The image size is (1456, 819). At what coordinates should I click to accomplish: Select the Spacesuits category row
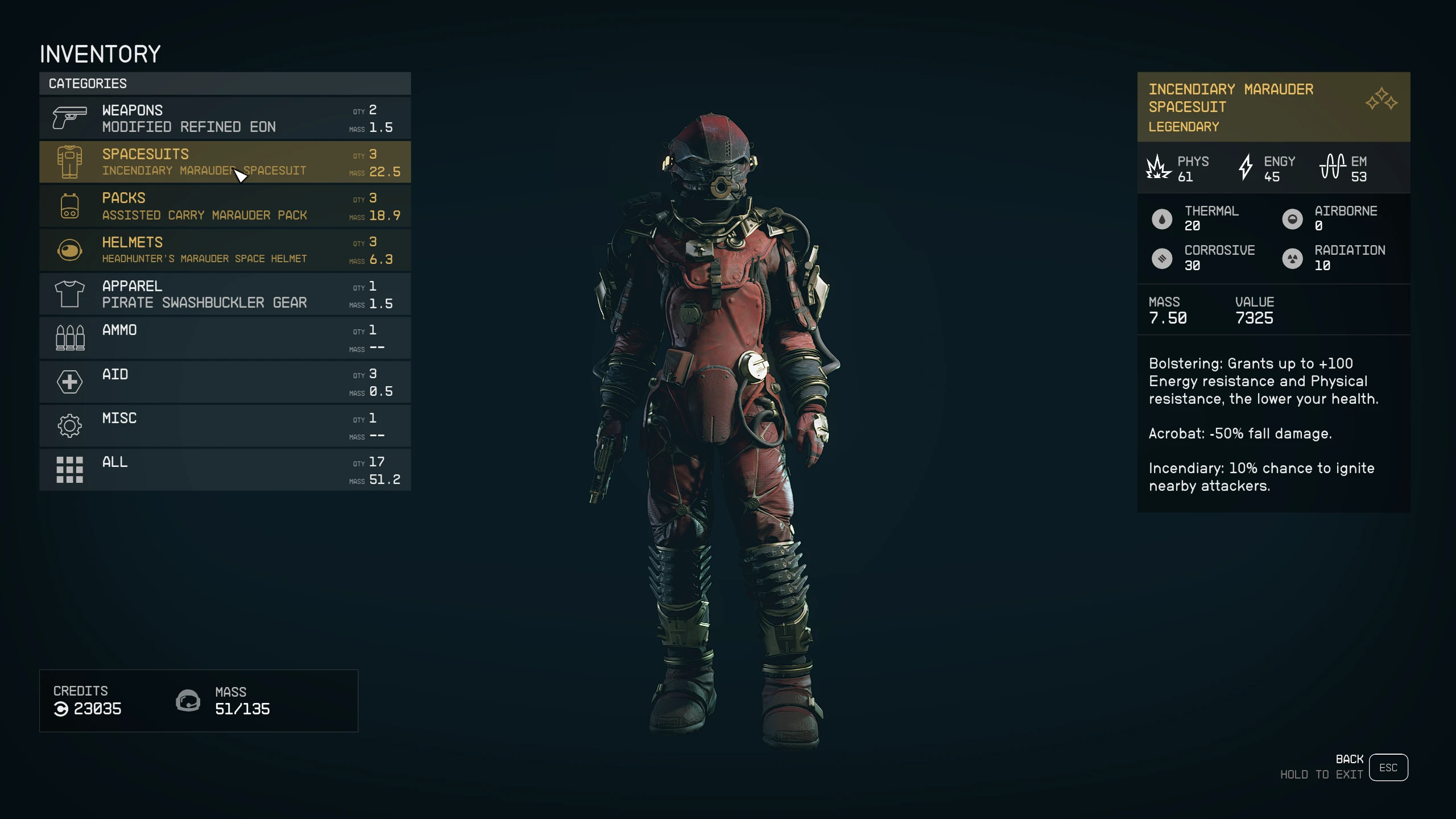[x=225, y=162]
